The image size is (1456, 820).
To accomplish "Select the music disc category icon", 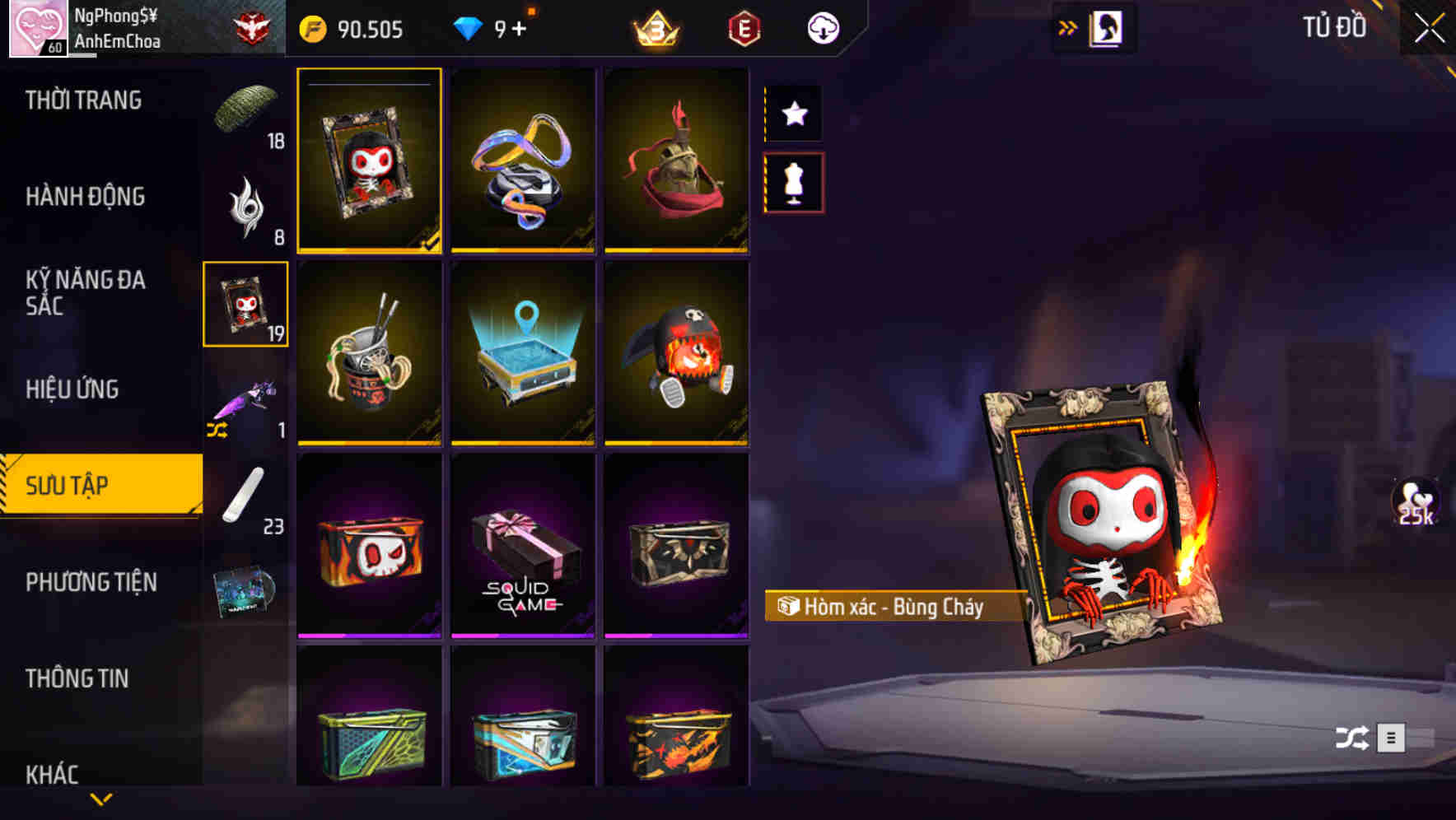I will coord(245,591).
